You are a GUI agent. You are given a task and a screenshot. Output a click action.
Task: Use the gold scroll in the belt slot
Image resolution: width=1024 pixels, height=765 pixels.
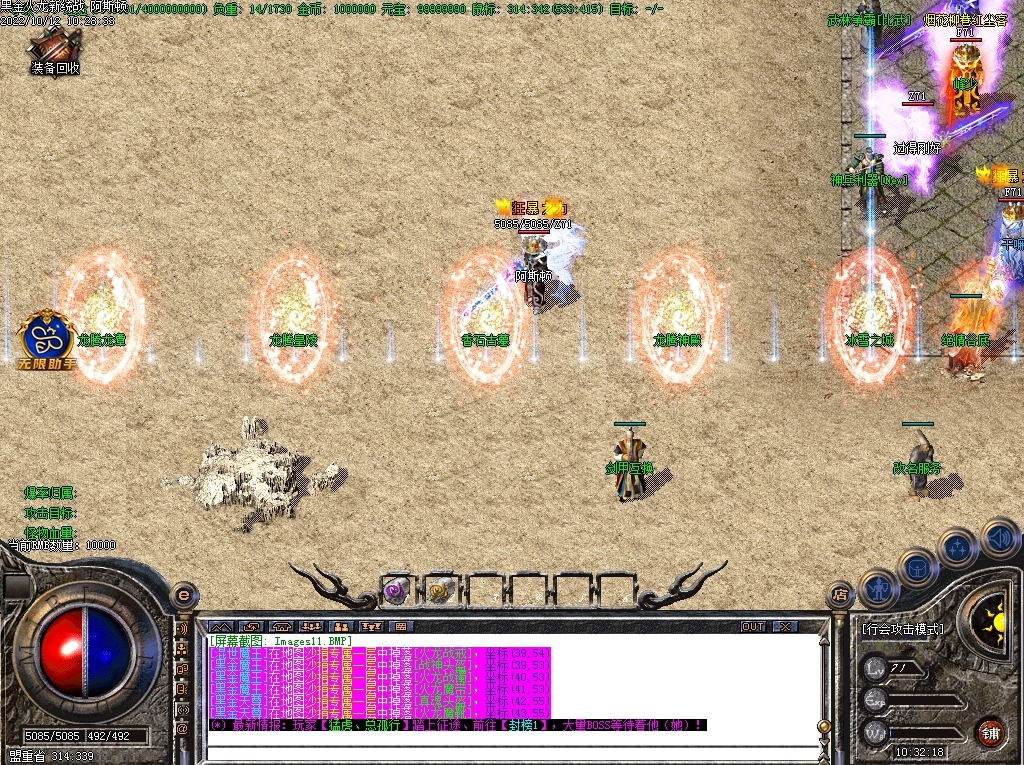440,591
